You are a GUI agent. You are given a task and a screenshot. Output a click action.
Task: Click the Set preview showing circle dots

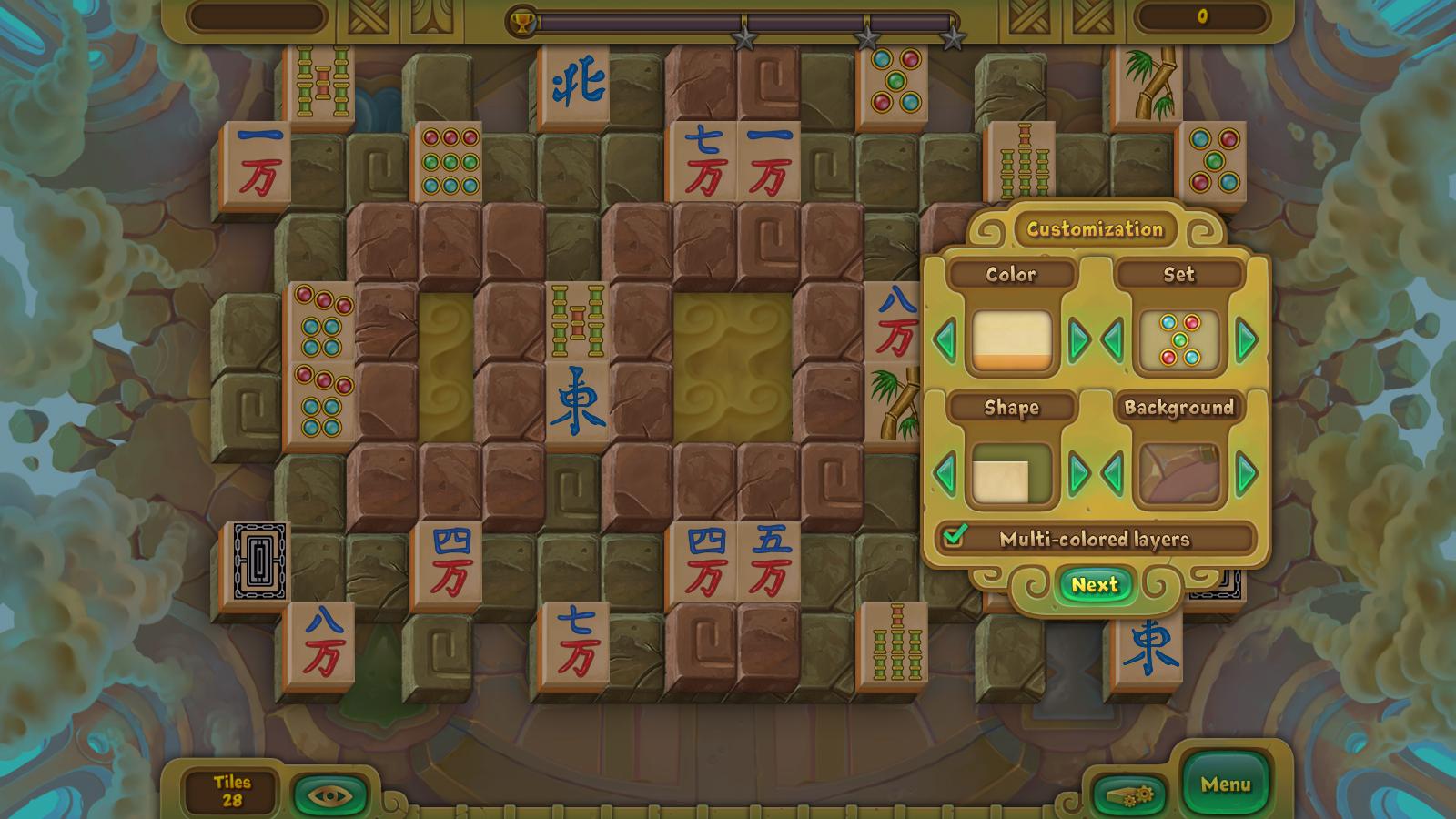[x=1180, y=341]
